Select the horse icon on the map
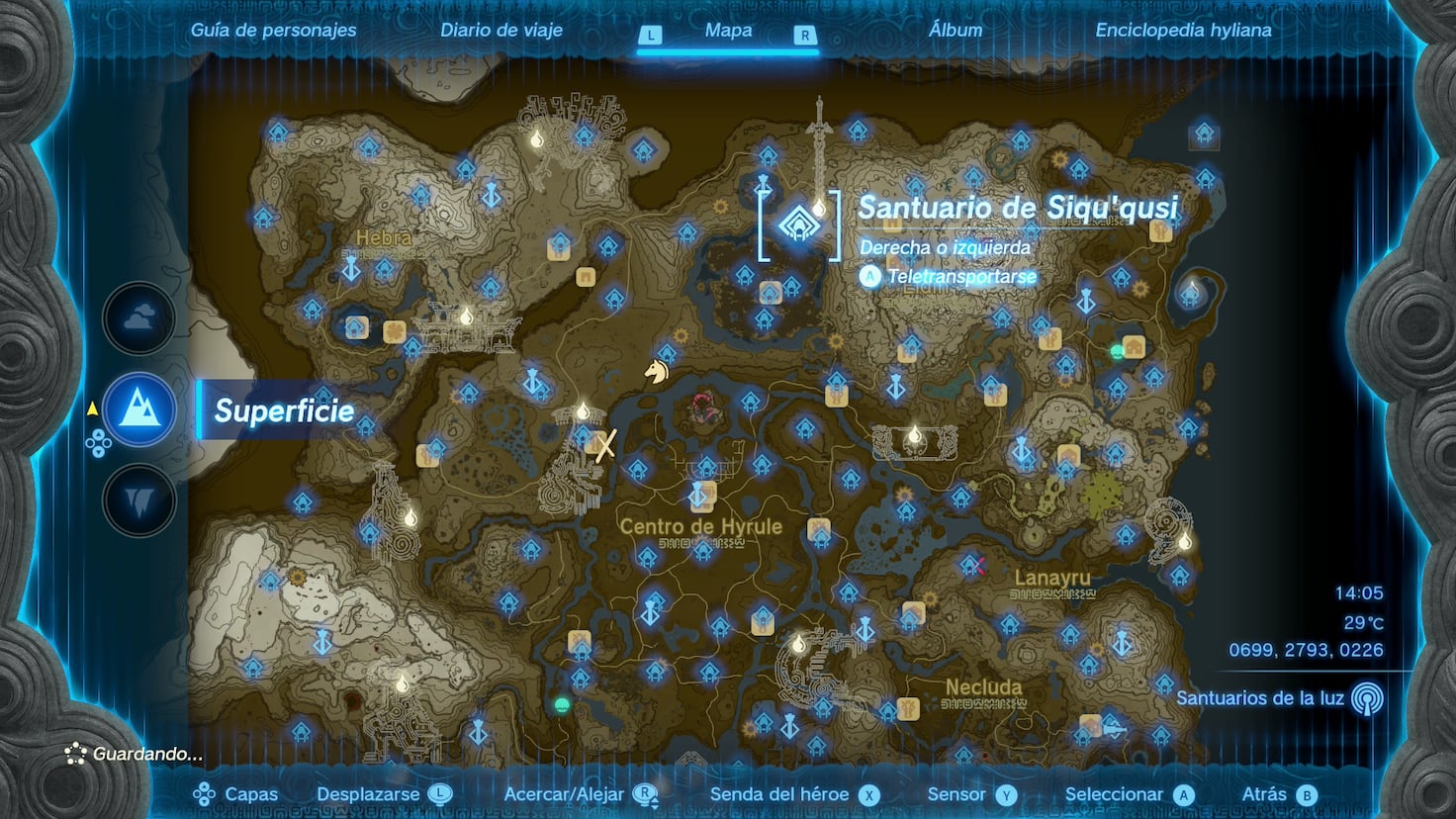Image resolution: width=1456 pixels, height=819 pixels. coord(657,371)
